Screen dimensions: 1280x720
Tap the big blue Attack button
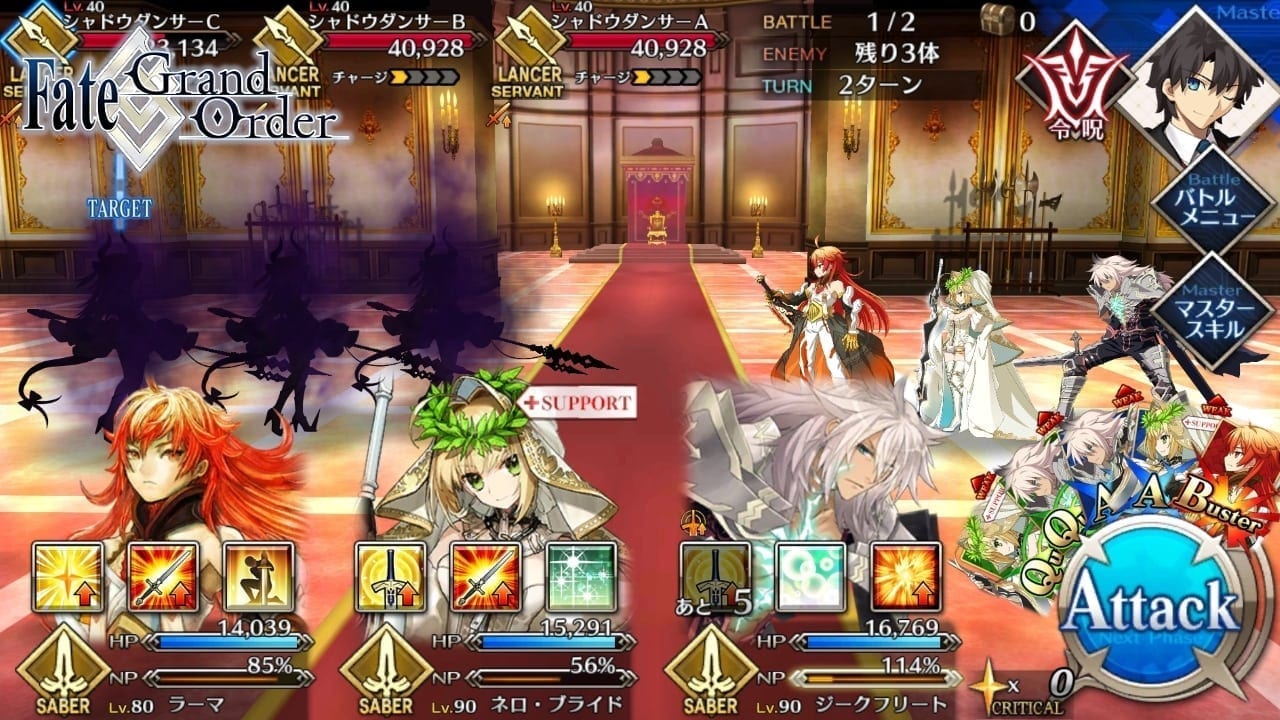pos(1150,607)
